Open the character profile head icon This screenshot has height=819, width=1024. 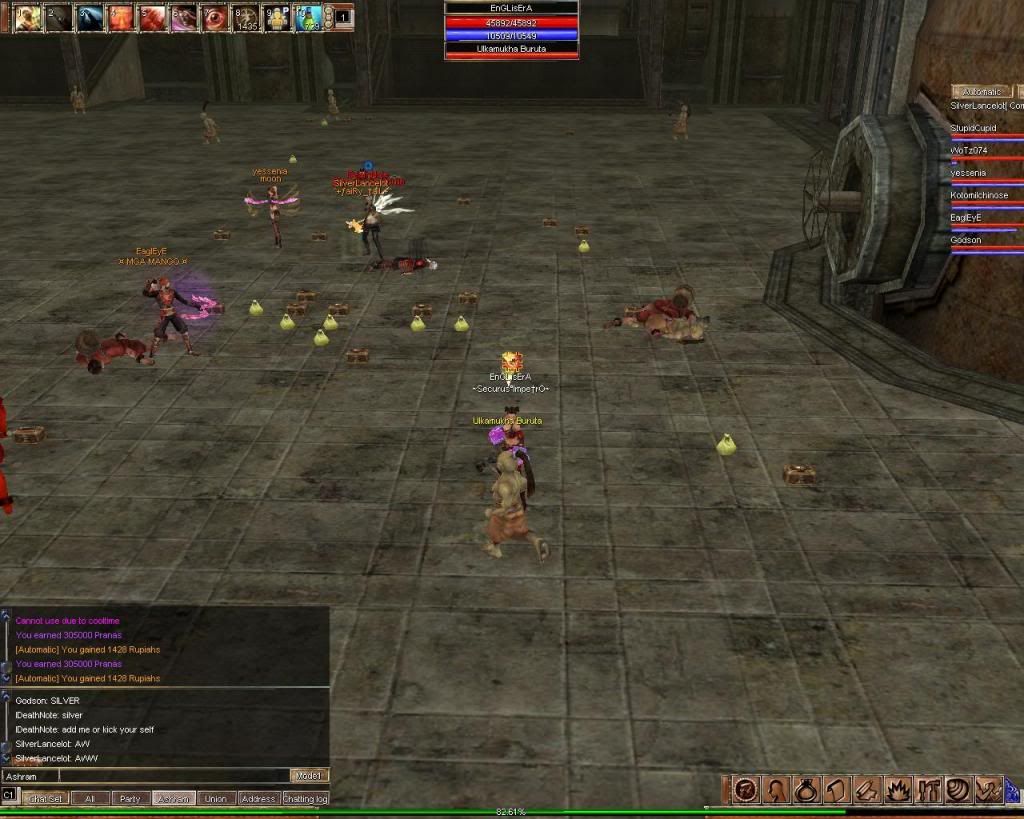pos(775,790)
